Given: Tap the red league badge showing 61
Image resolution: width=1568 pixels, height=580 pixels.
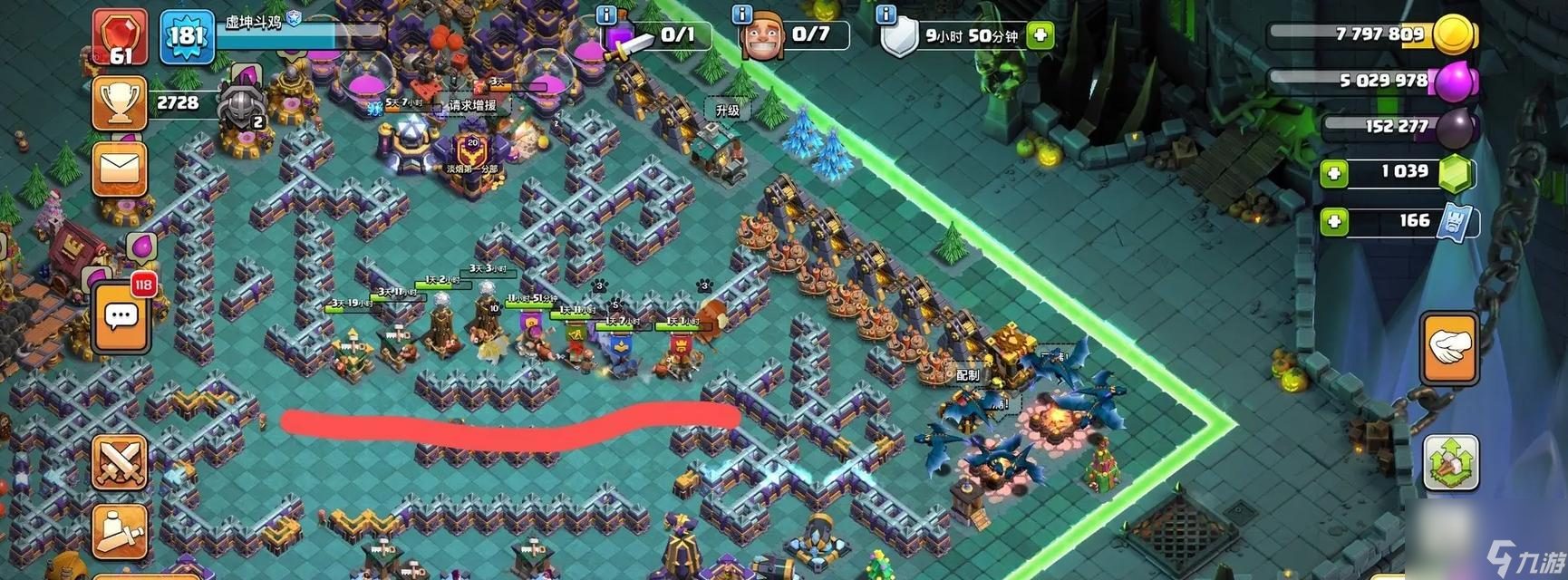Looking at the screenshot, I should click(120, 38).
